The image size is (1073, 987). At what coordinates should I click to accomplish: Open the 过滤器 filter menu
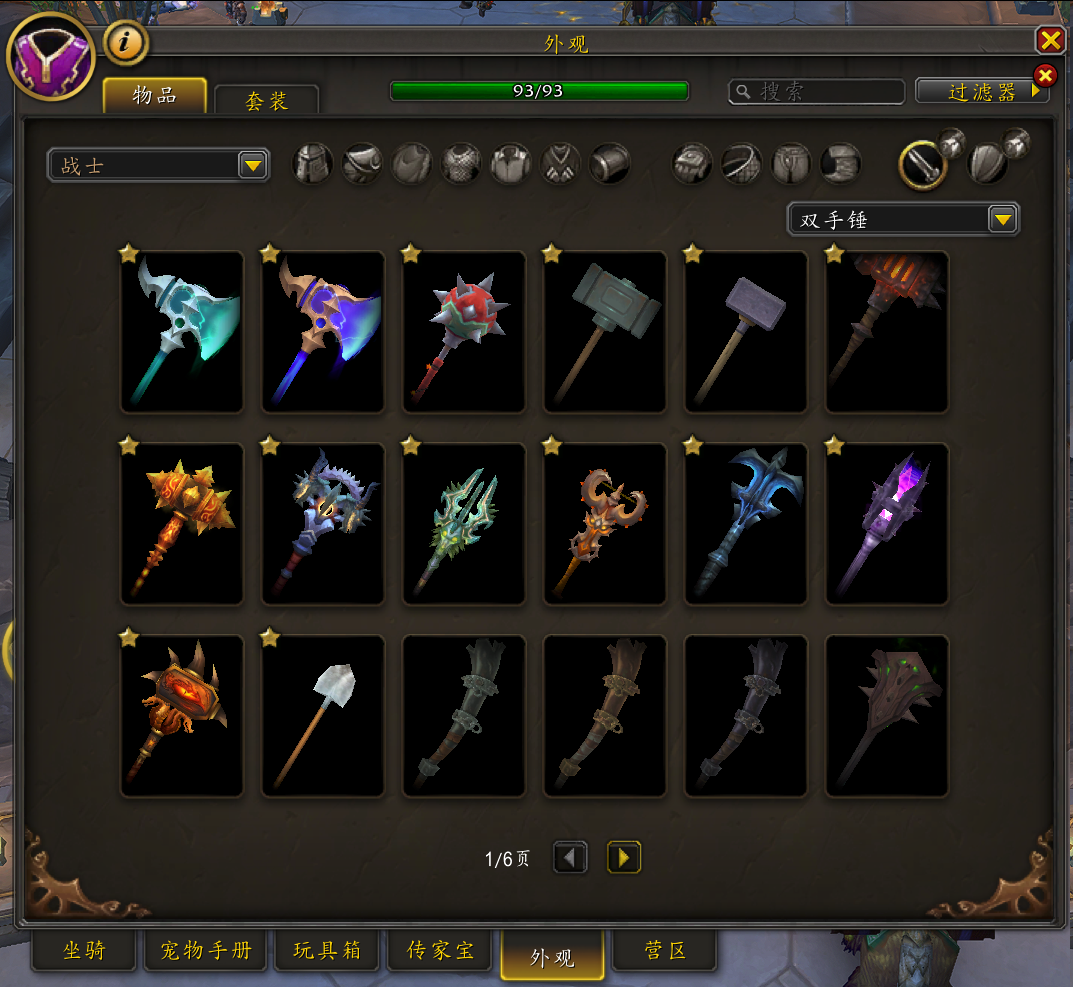click(982, 92)
